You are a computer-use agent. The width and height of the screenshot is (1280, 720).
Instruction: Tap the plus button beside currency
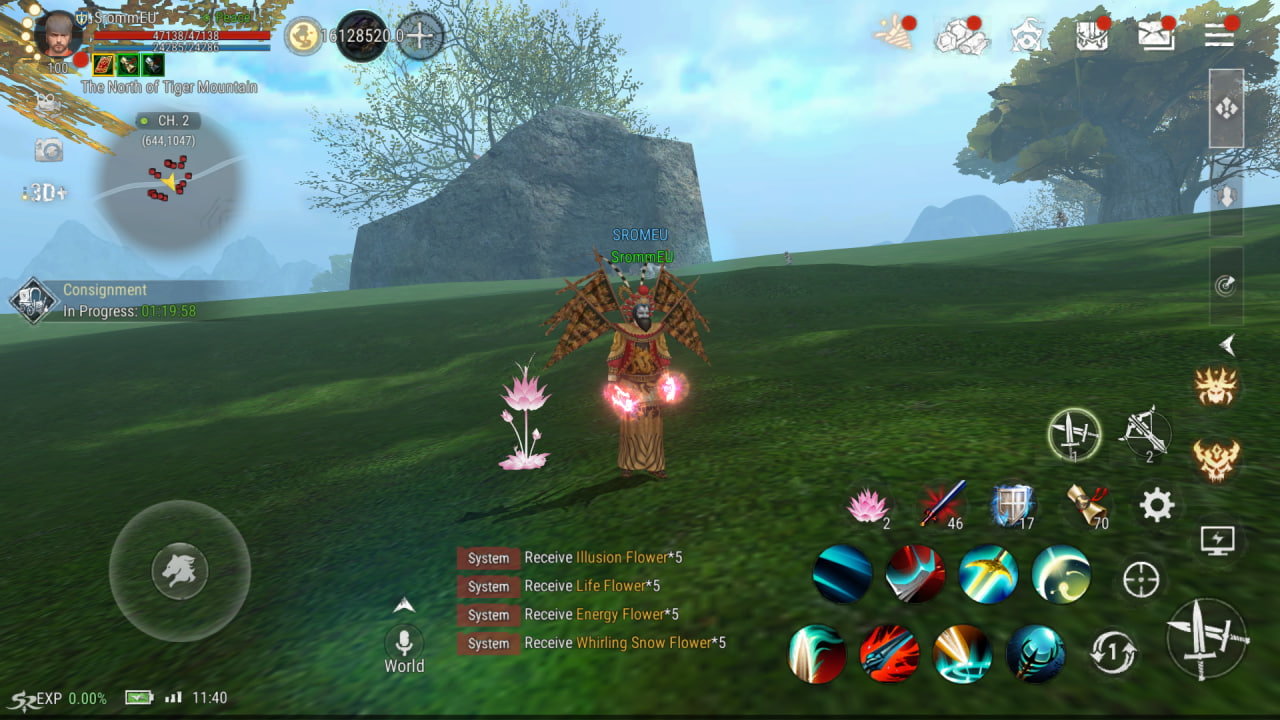pyautogui.click(x=420, y=36)
